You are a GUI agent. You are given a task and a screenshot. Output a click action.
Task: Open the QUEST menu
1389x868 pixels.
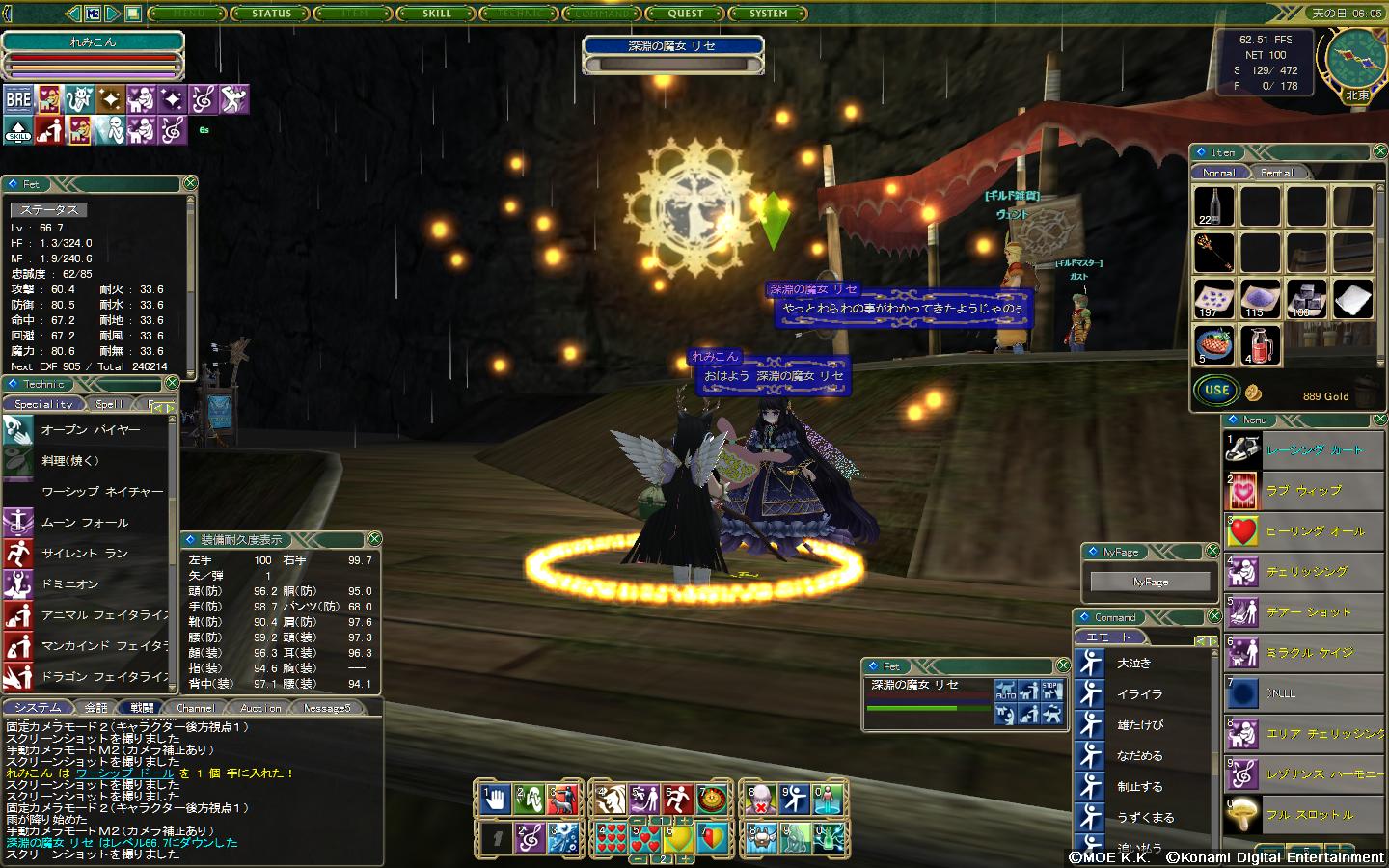[686, 14]
